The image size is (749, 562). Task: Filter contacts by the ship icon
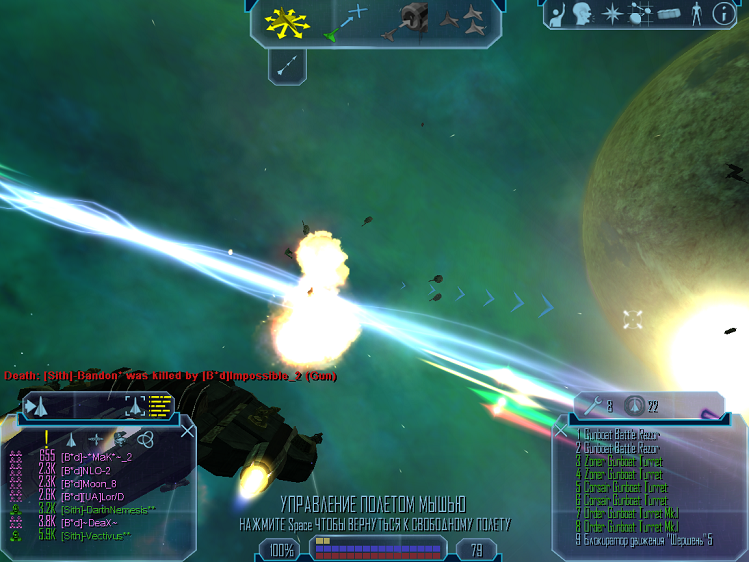(x=72, y=439)
